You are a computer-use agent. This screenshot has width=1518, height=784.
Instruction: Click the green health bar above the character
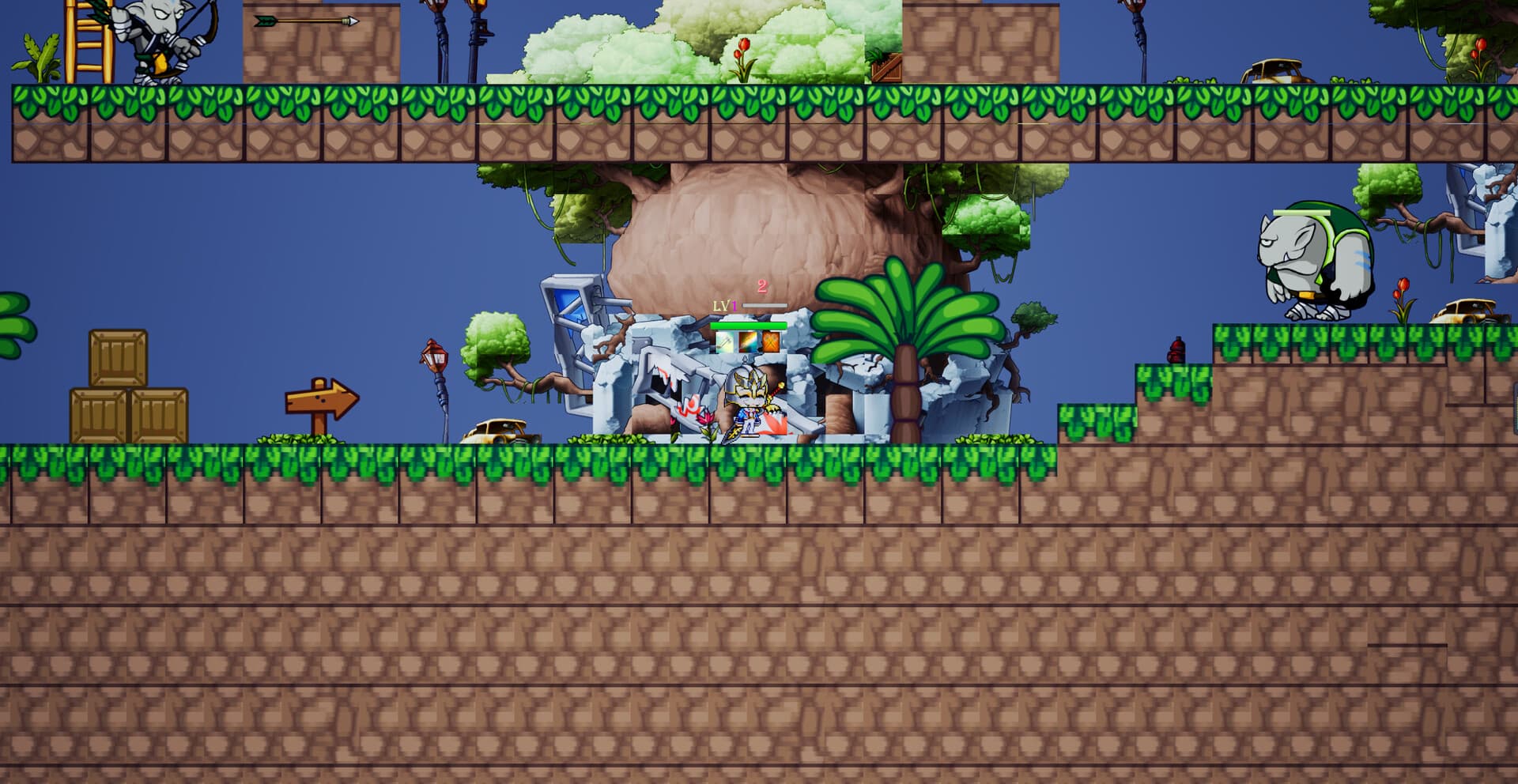(748, 325)
